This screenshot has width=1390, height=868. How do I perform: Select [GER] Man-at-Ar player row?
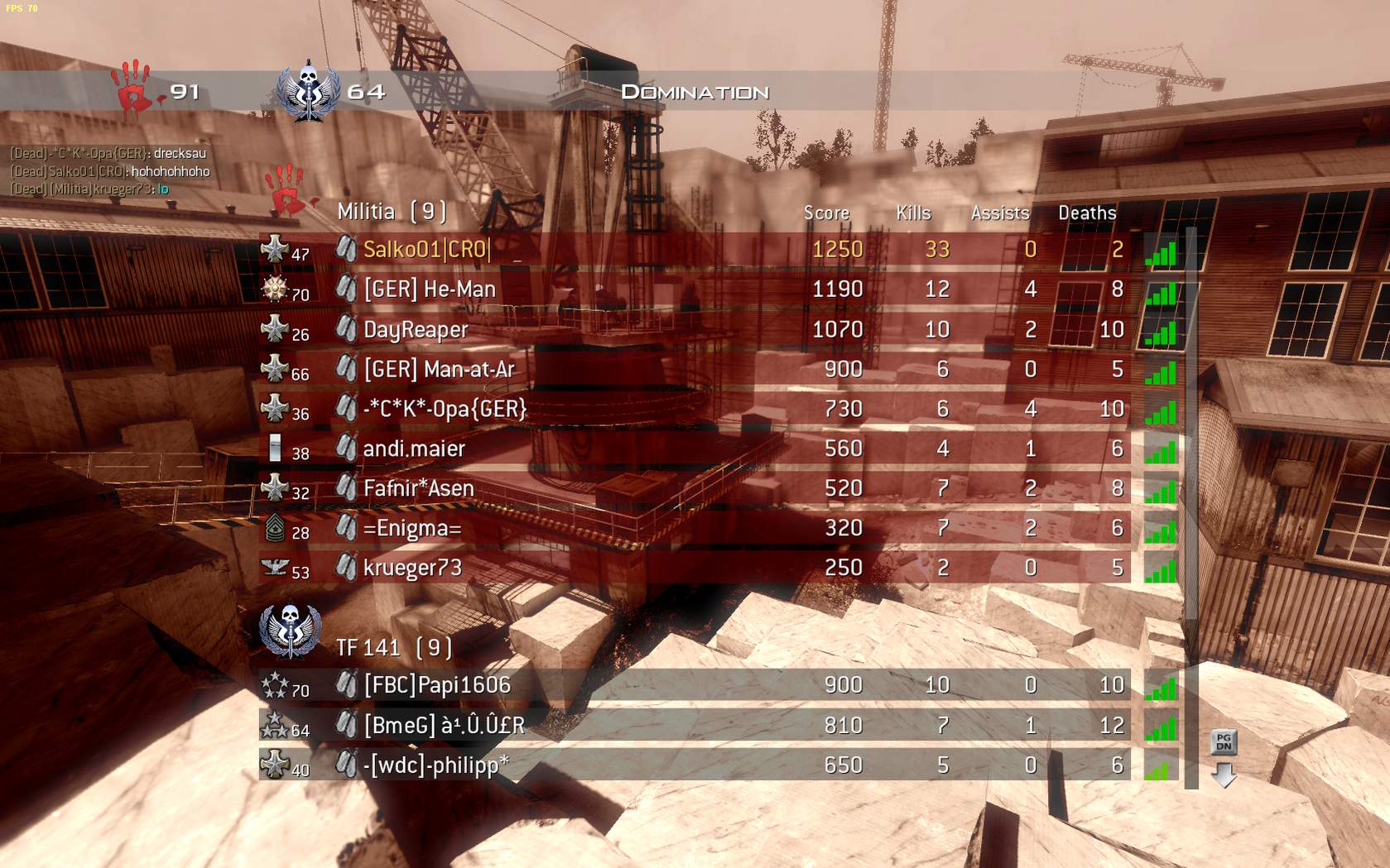point(439,369)
